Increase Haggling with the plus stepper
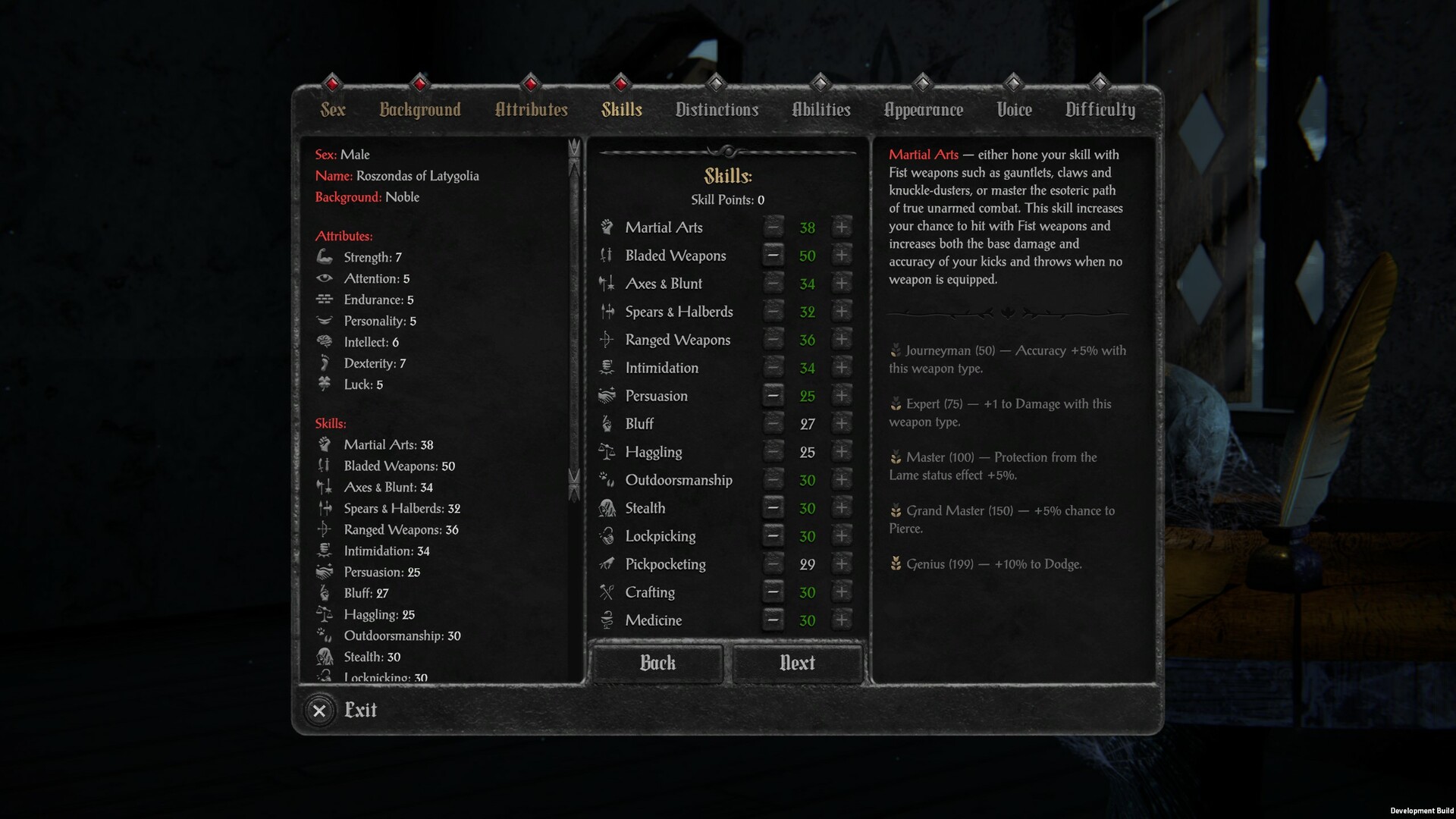1456x819 pixels. pos(842,451)
